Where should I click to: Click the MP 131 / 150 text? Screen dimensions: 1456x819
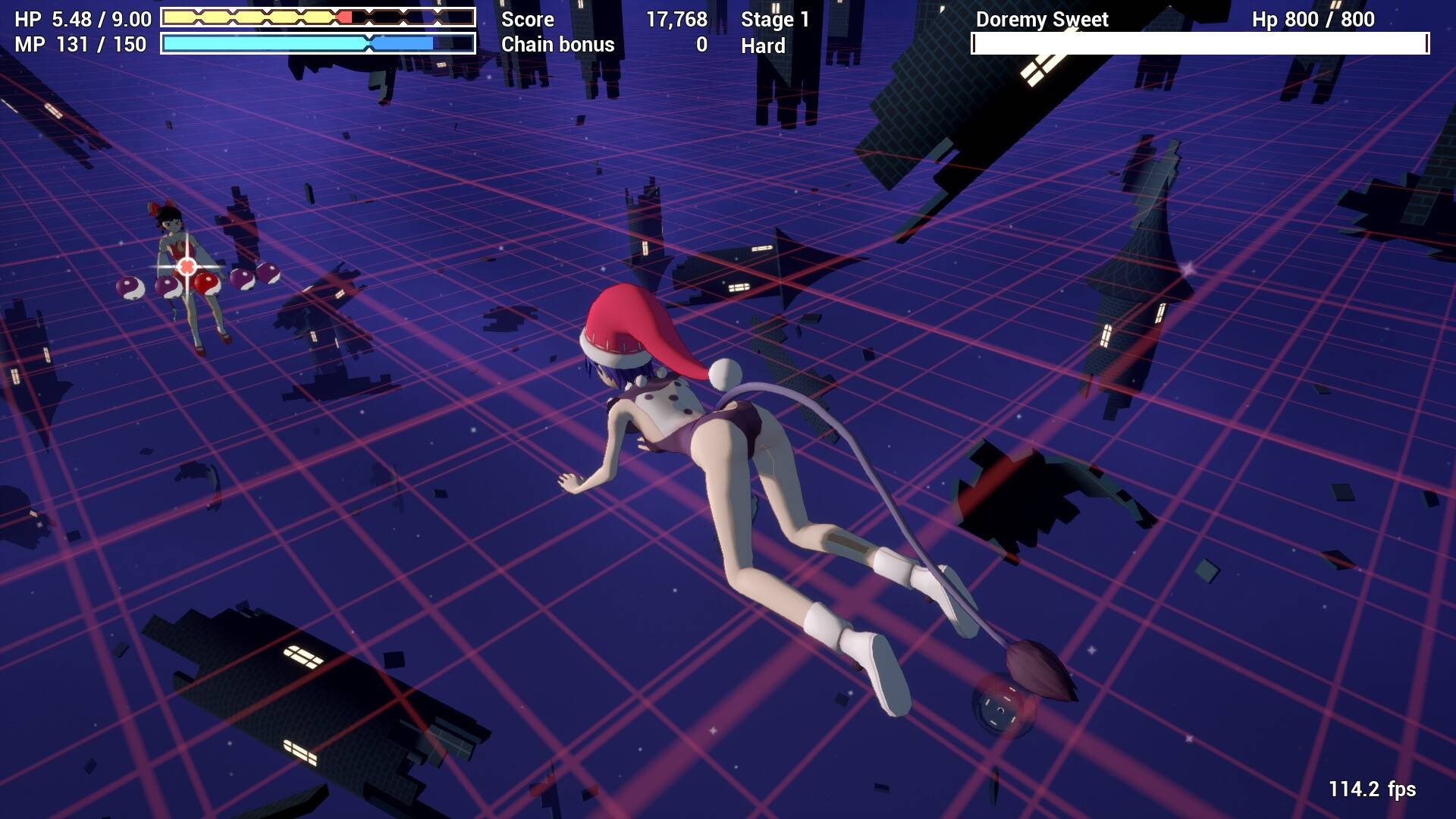click(76, 44)
